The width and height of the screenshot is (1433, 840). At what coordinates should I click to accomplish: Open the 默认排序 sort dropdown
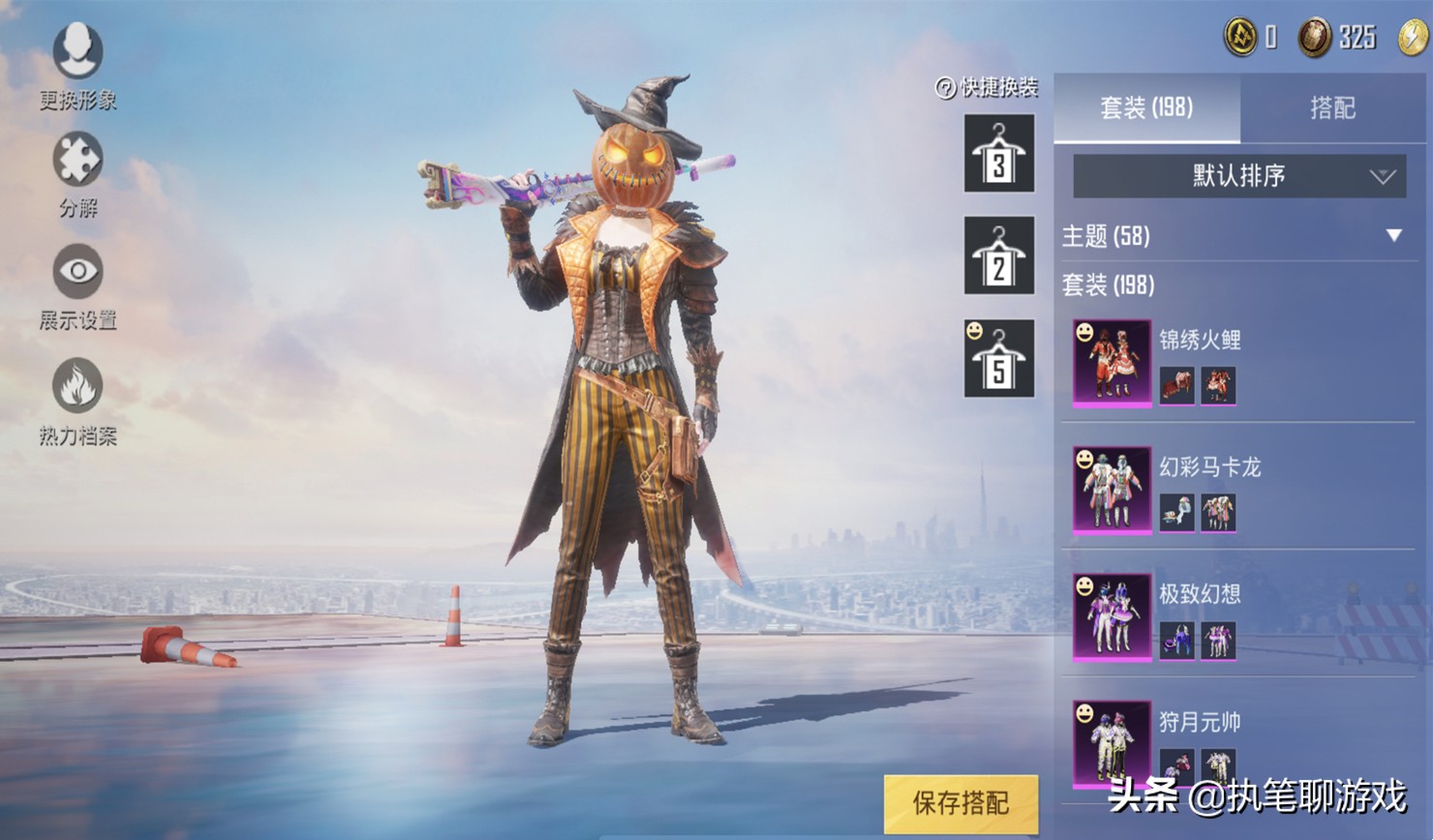[x=1239, y=176]
